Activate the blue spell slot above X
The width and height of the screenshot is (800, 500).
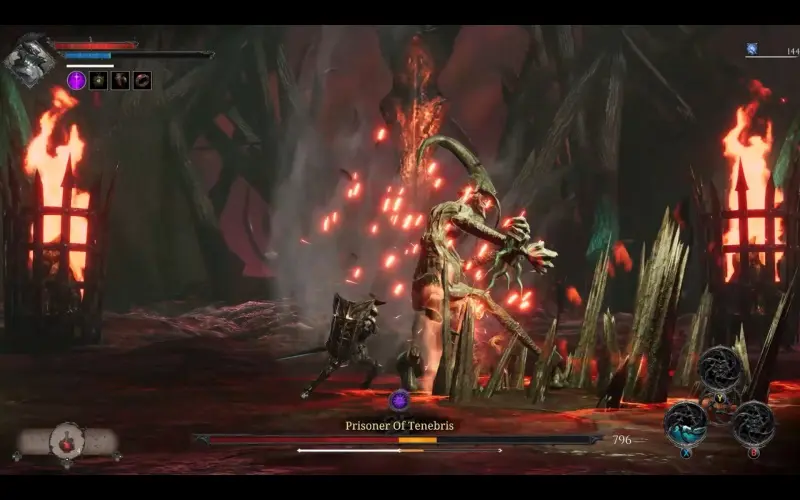click(x=686, y=422)
